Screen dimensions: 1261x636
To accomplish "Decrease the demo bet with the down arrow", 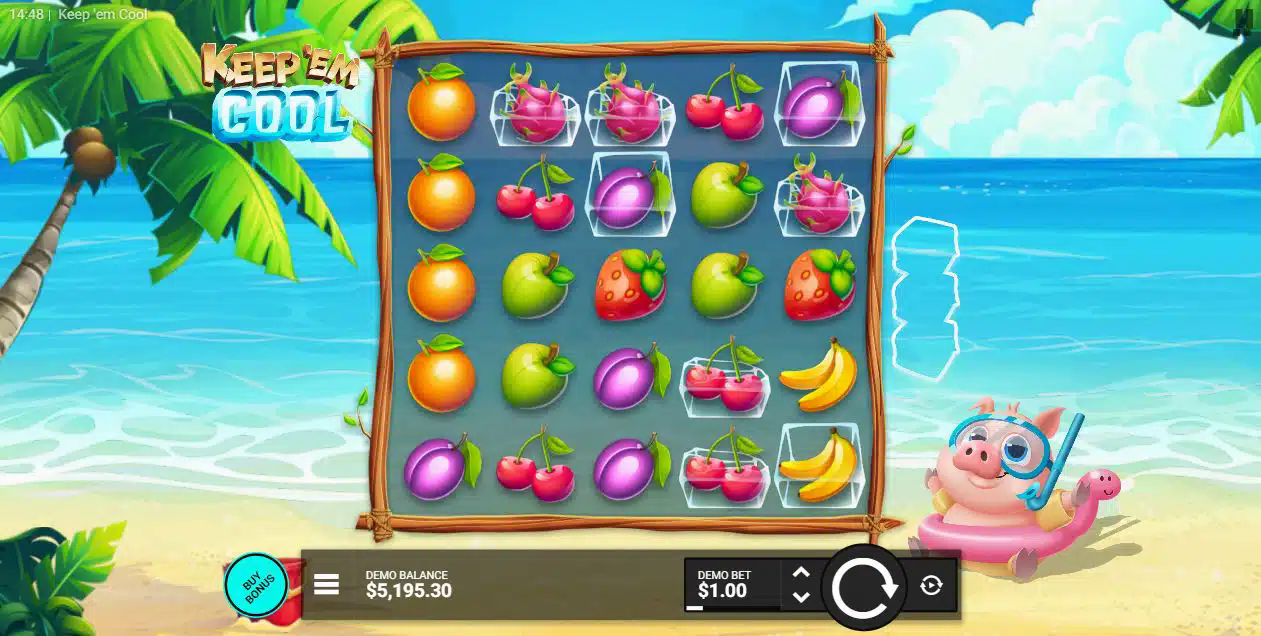I will pyautogui.click(x=800, y=597).
